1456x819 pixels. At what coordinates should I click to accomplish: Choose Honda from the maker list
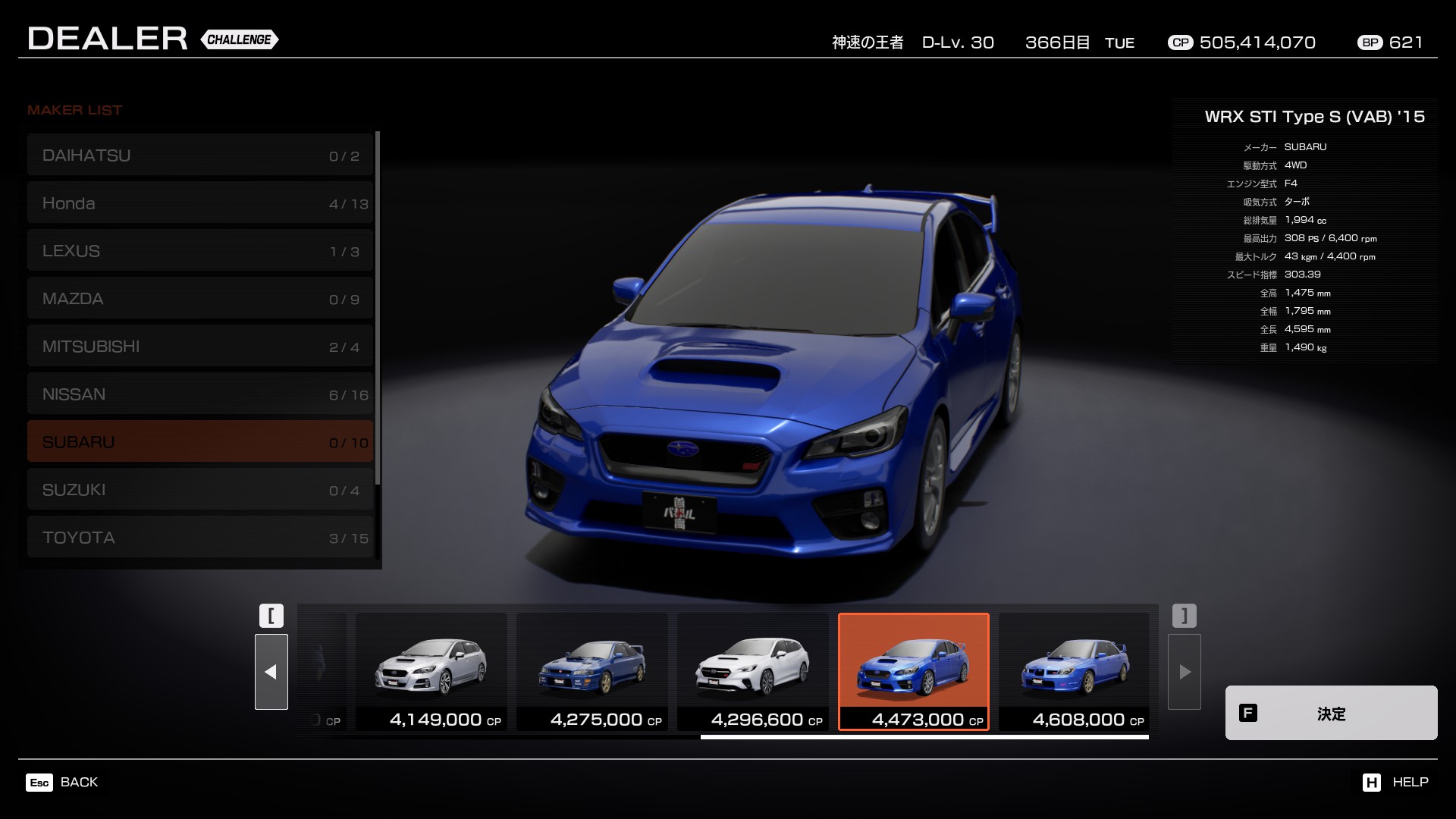pyautogui.click(x=200, y=203)
